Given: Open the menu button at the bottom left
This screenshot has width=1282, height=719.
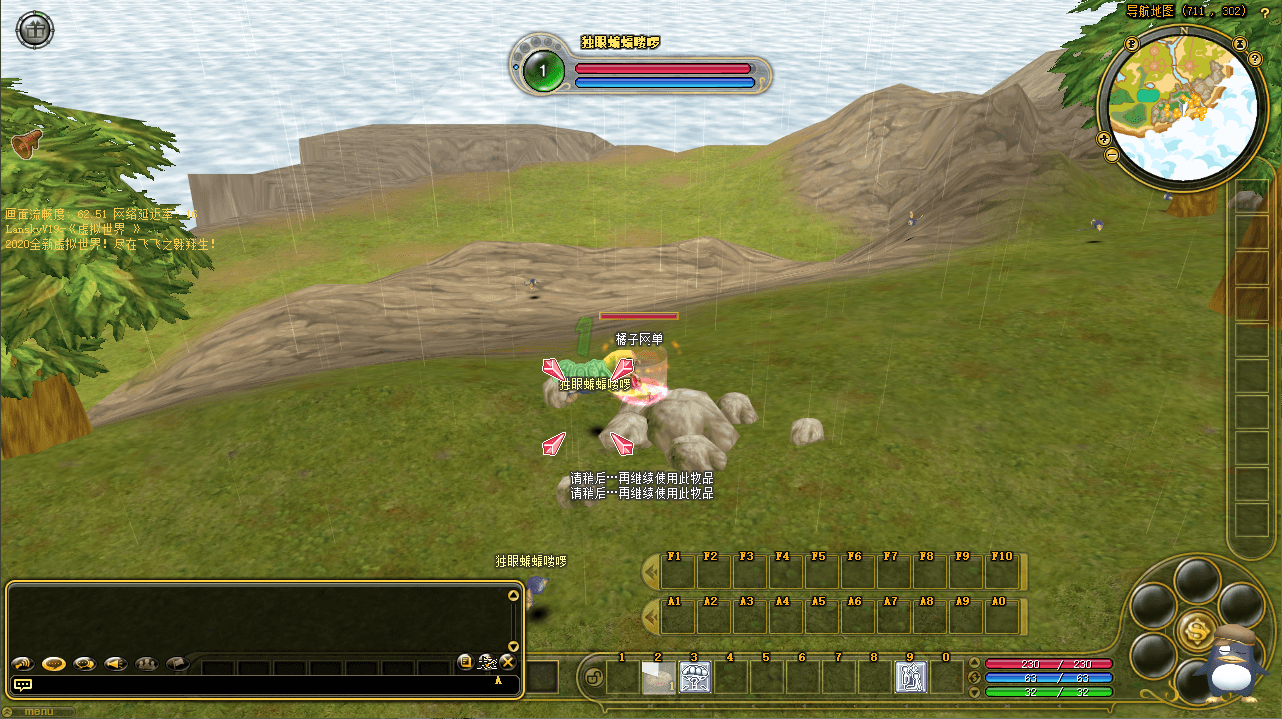Looking at the screenshot, I should coord(39,712).
